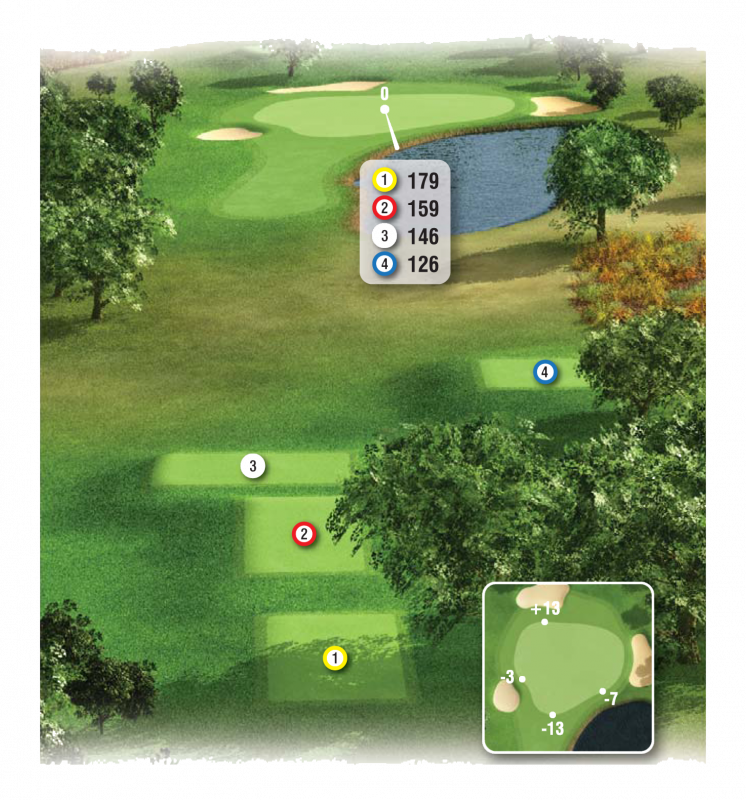Click the blue tee marker on the tee box
This screenshot has width=746, height=800.
pos(544,373)
